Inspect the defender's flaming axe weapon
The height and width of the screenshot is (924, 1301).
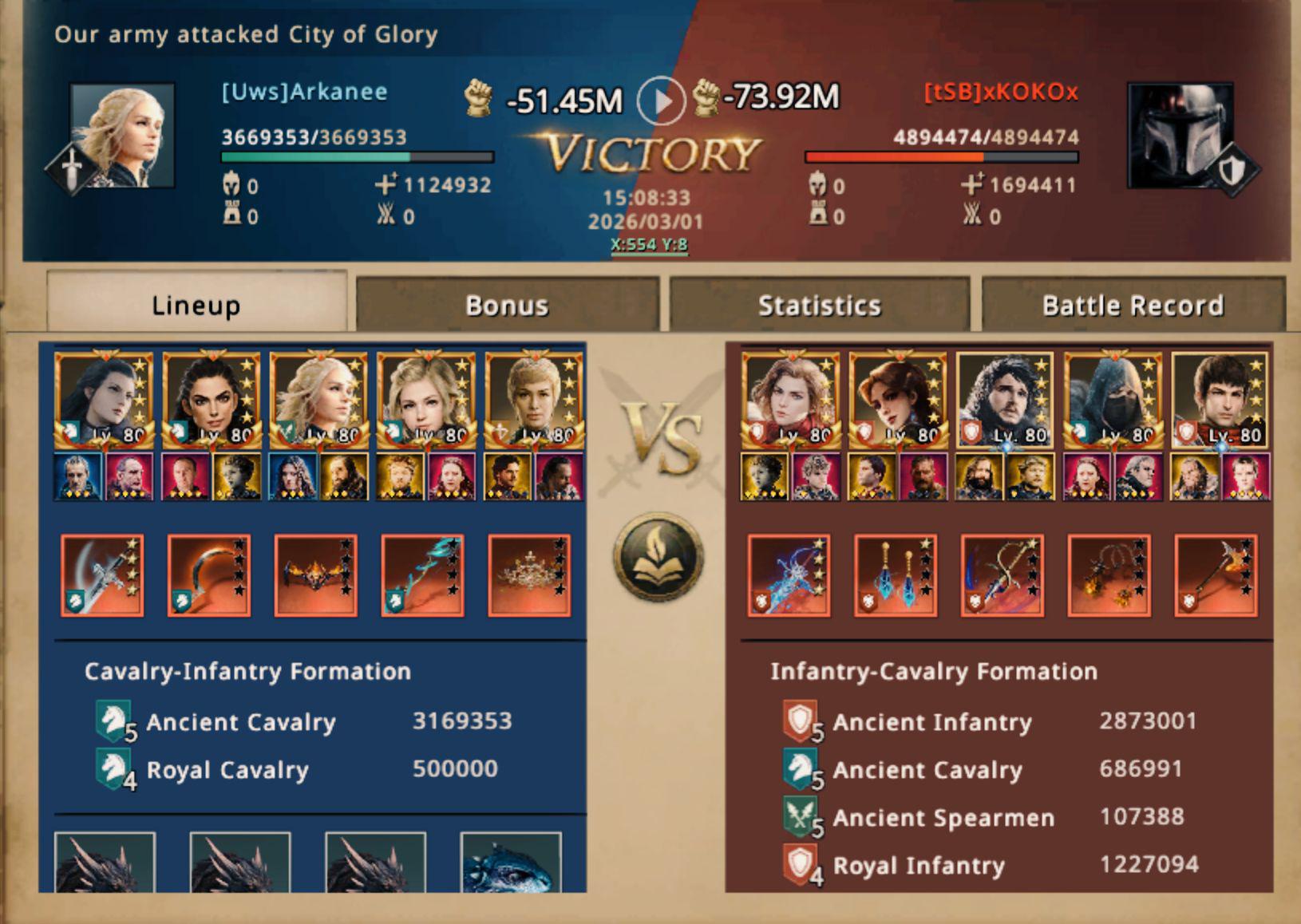tap(1216, 575)
